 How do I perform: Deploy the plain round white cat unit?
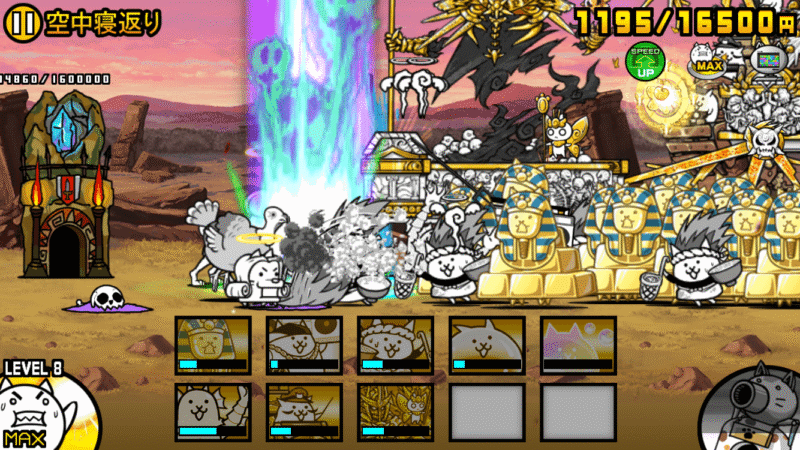coord(486,345)
